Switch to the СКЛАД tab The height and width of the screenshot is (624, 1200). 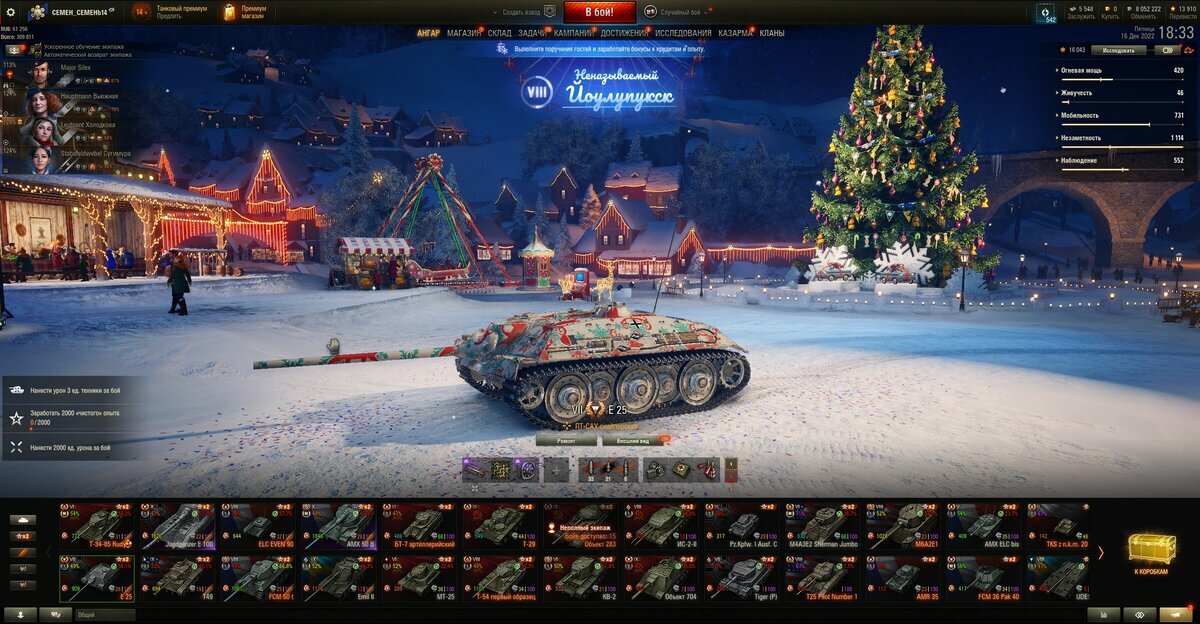click(x=499, y=33)
